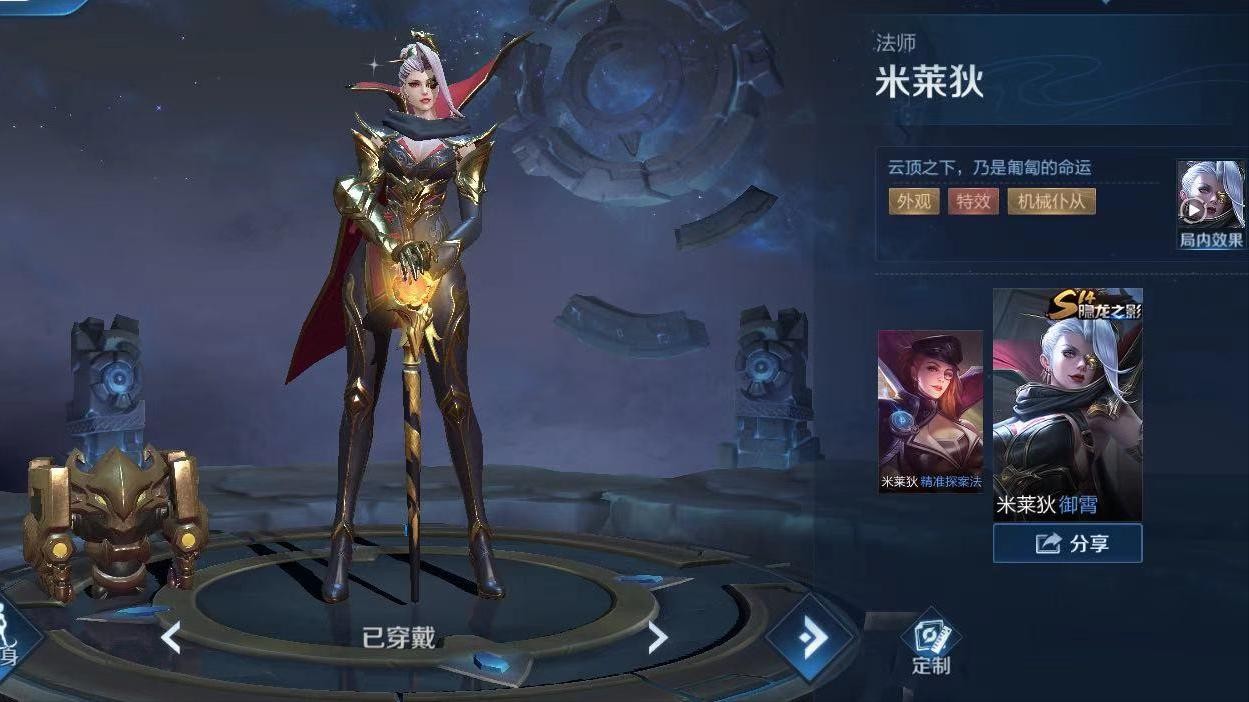1249x702 pixels.
Task: Play the 局内效果 in-game effect preview
Action: click(x=1210, y=205)
